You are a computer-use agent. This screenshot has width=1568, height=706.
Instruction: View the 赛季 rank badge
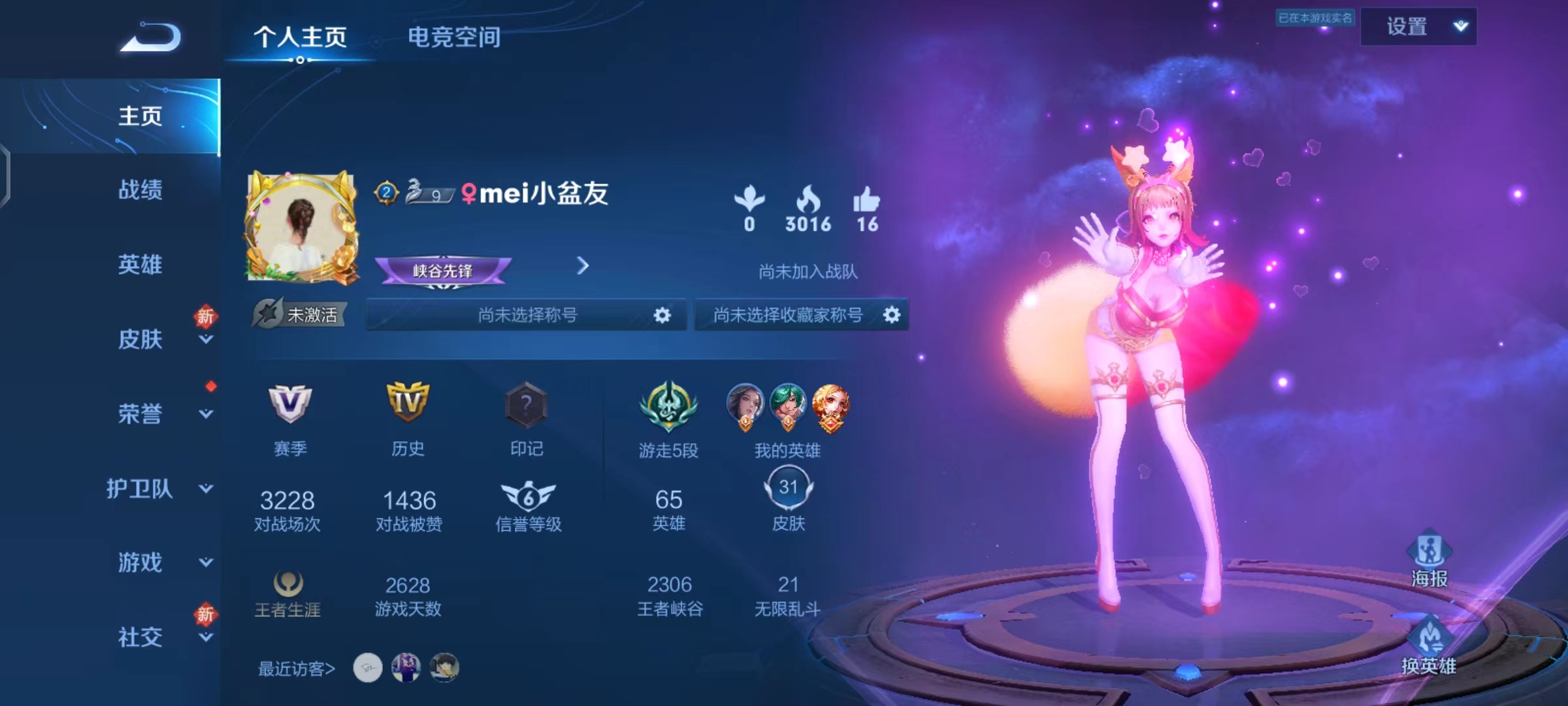pyautogui.click(x=290, y=403)
